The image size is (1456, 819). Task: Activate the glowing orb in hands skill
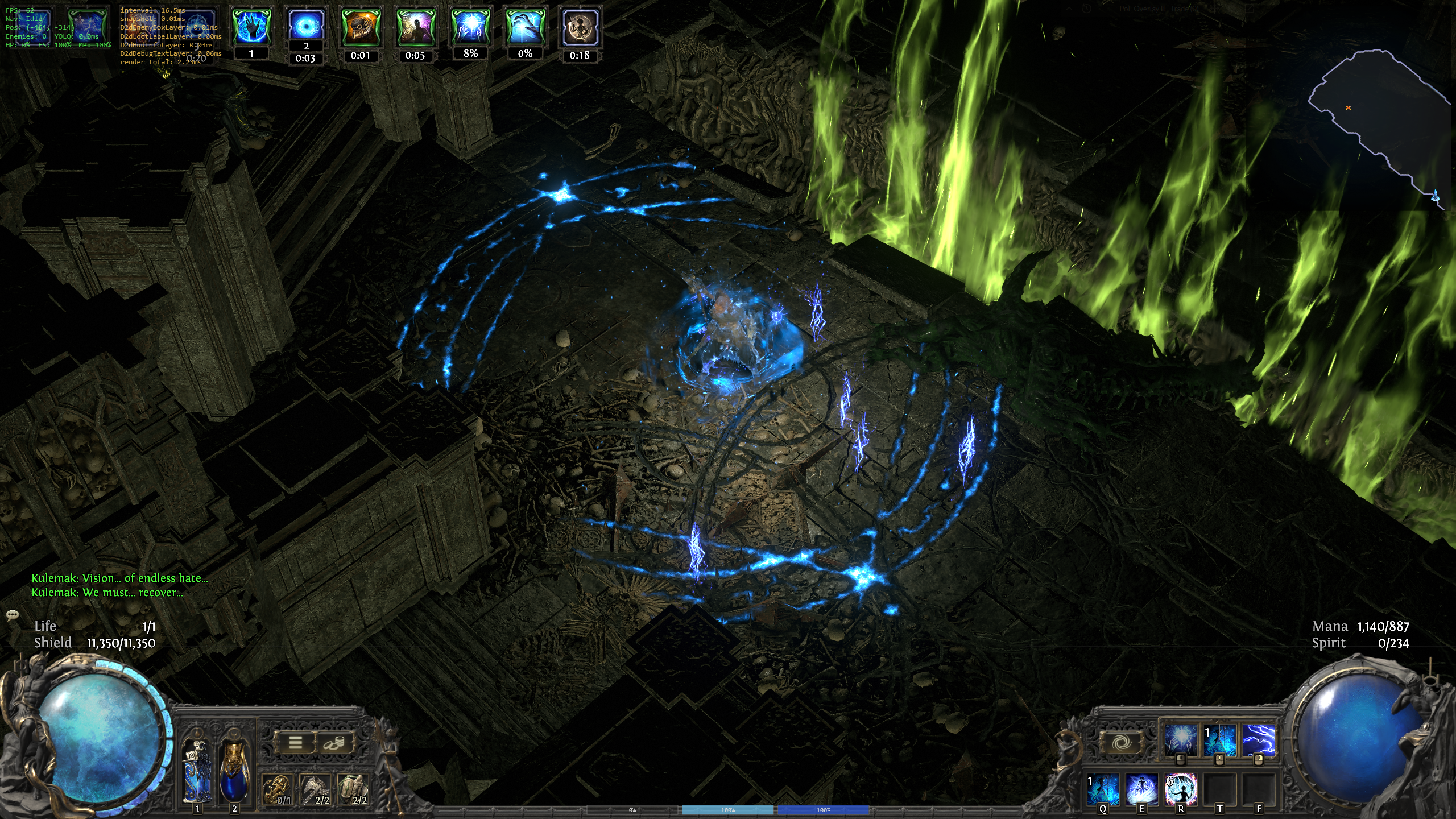[1180, 739]
